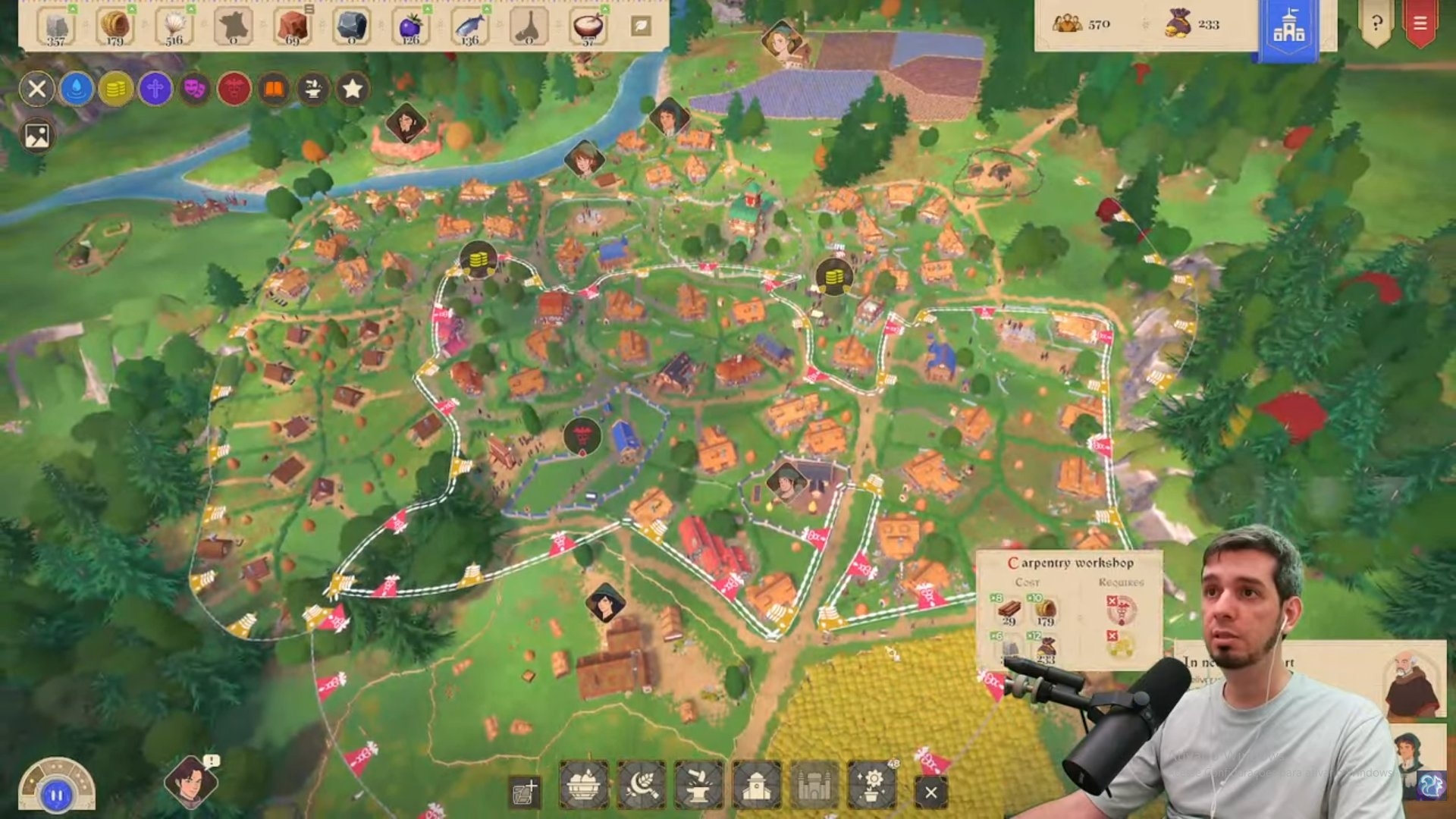This screenshot has height=819, width=1456.
Task: Activate the red health overlay filter
Action: pos(234,89)
